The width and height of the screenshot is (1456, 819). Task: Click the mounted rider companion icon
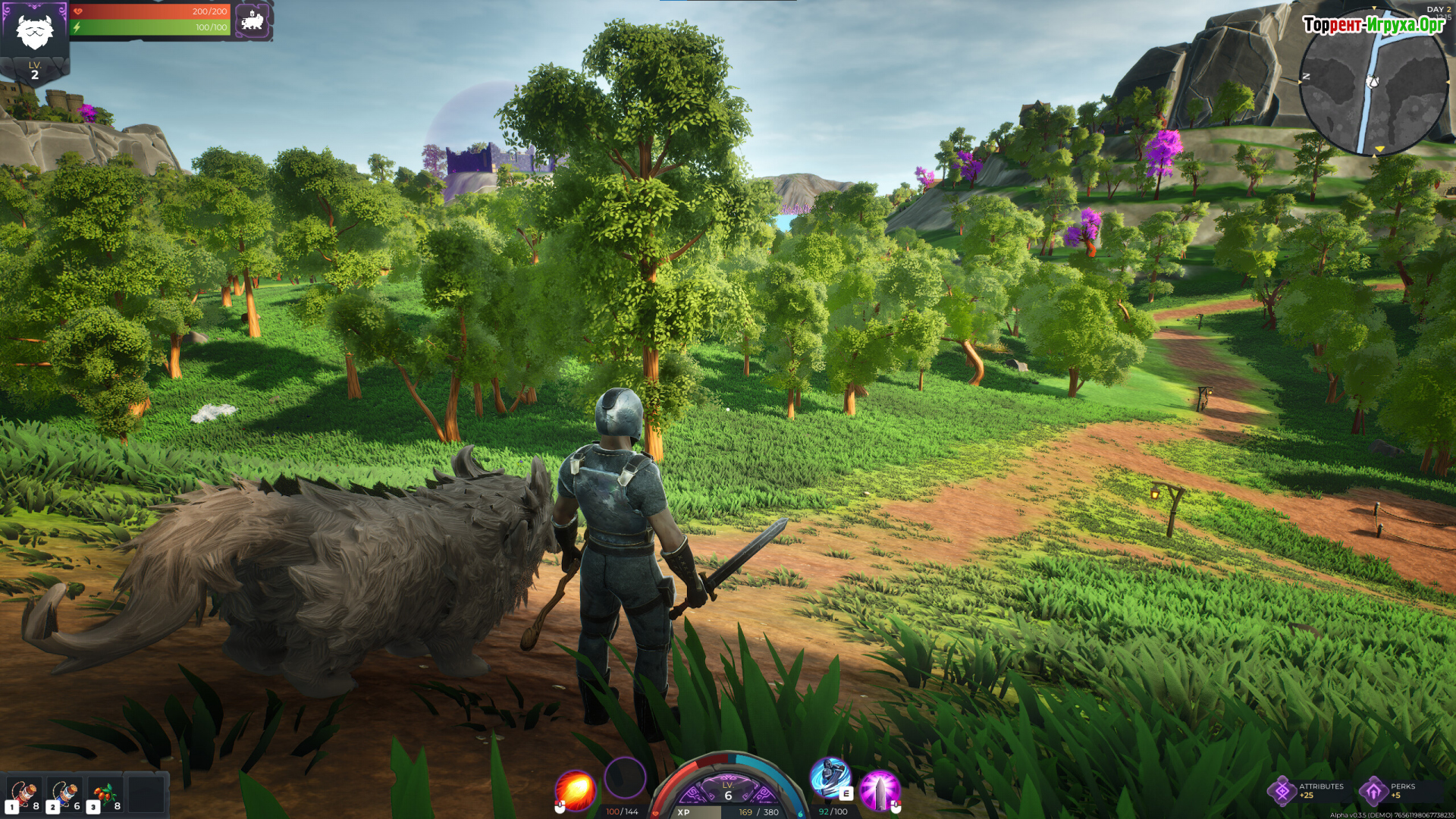click(x=252, y=20)
